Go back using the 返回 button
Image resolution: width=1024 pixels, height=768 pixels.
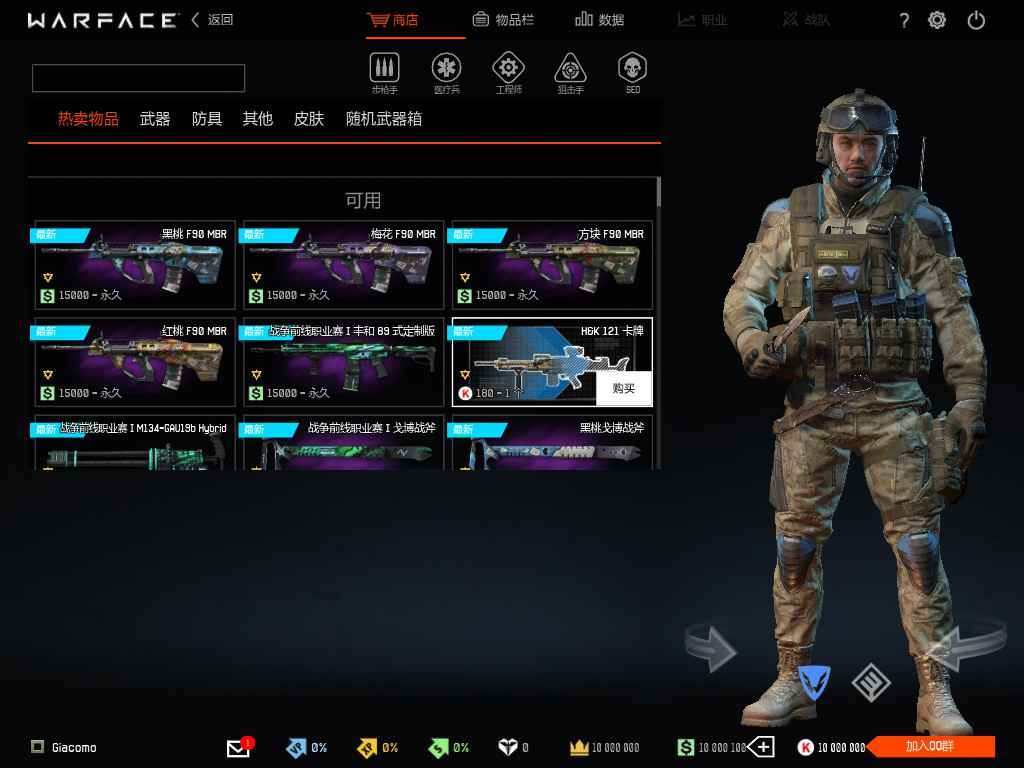213,20
